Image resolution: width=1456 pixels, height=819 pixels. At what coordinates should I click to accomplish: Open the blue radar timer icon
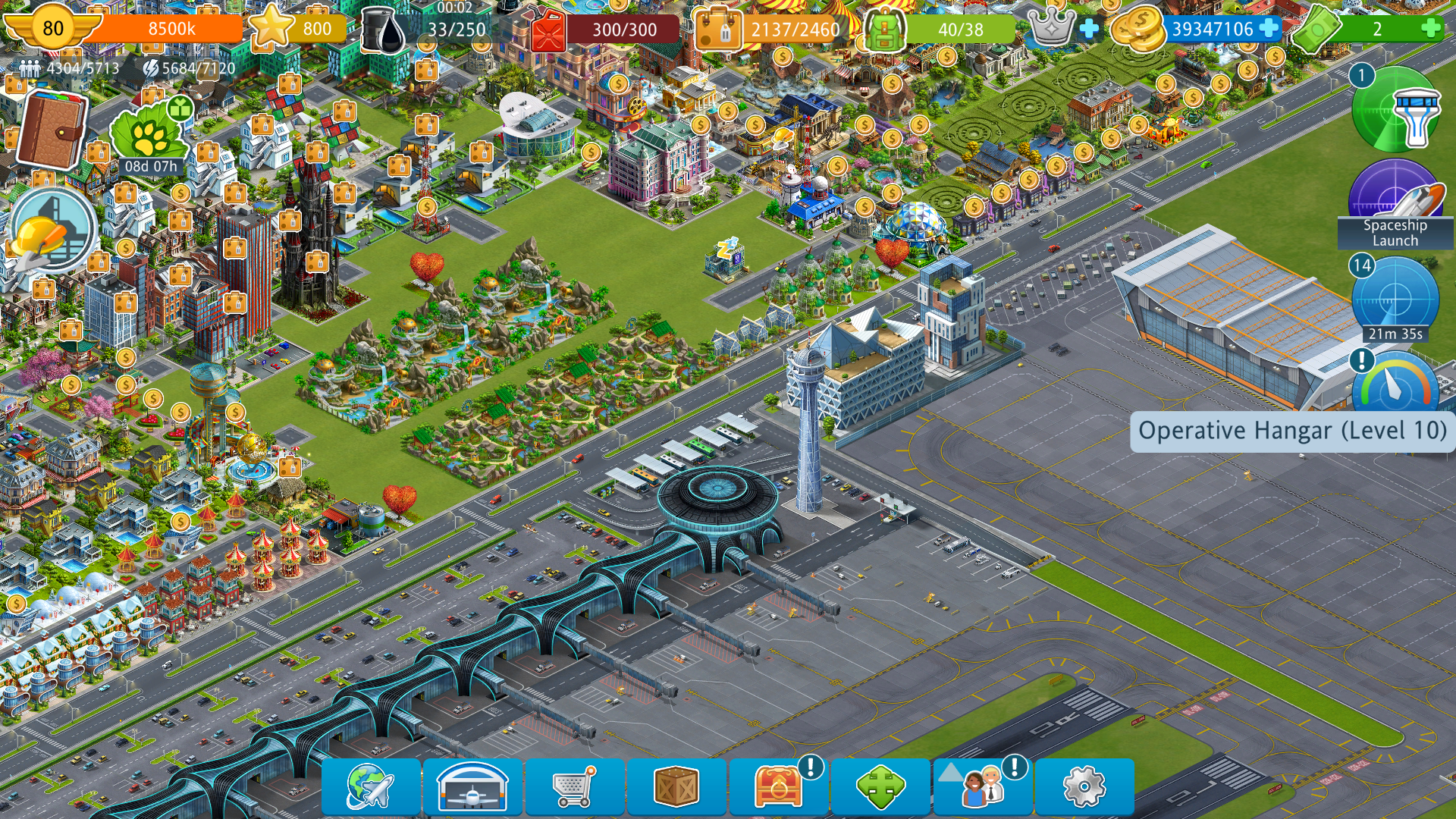coord(1395,300)
